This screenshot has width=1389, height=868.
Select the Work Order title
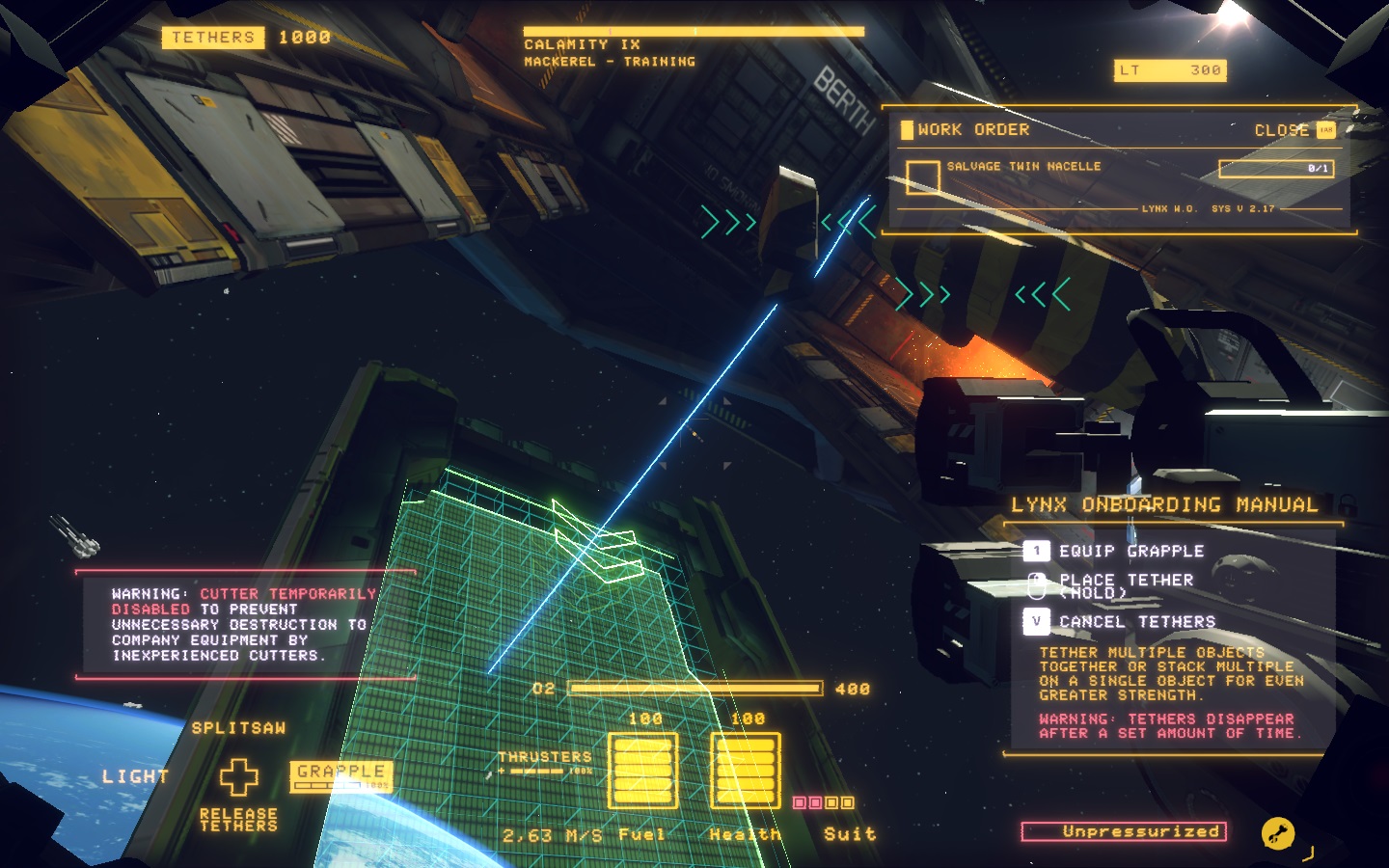coord(972,130)
